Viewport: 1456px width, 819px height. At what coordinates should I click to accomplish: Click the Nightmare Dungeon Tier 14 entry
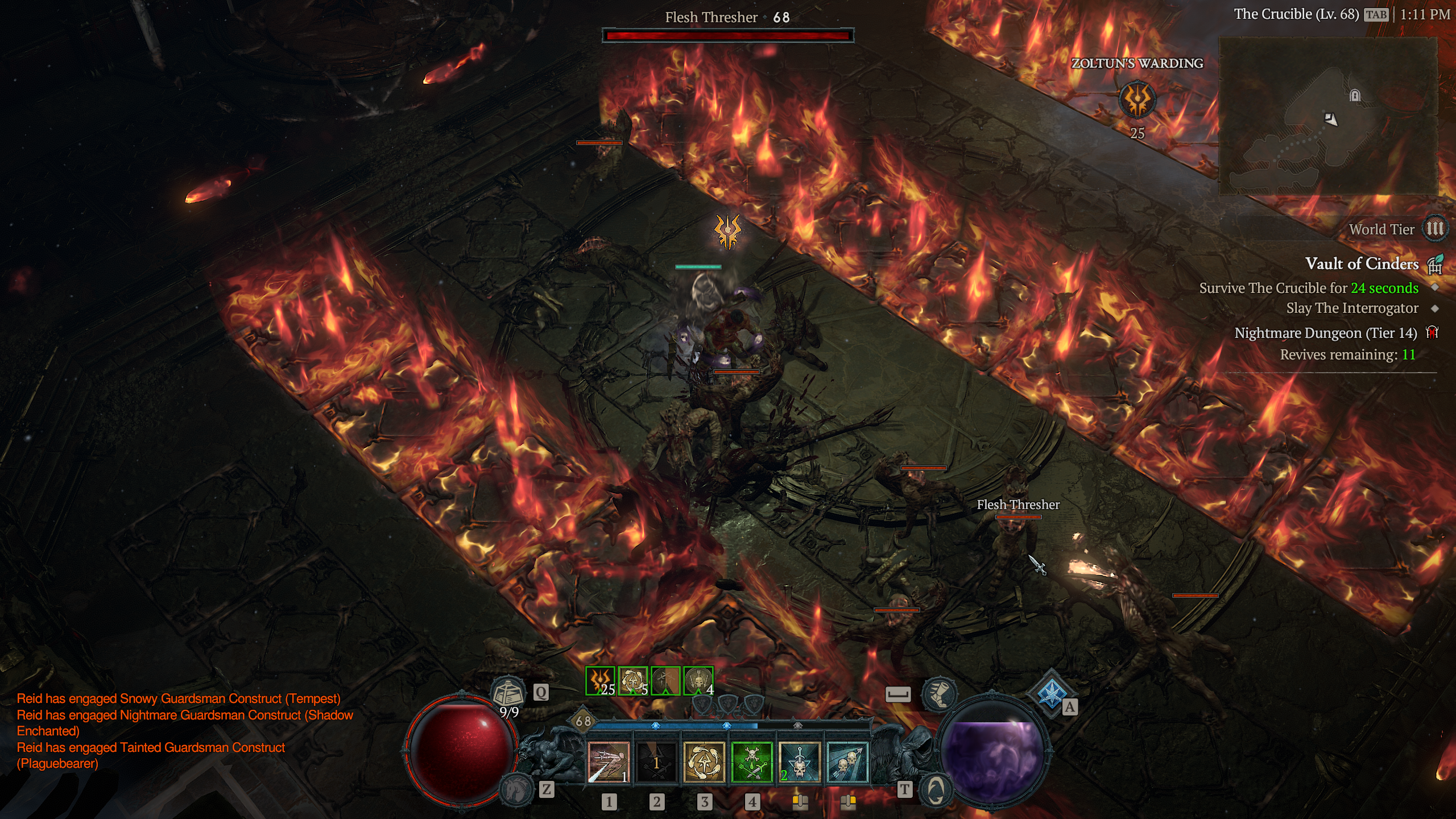click(x=1325, y=333)
